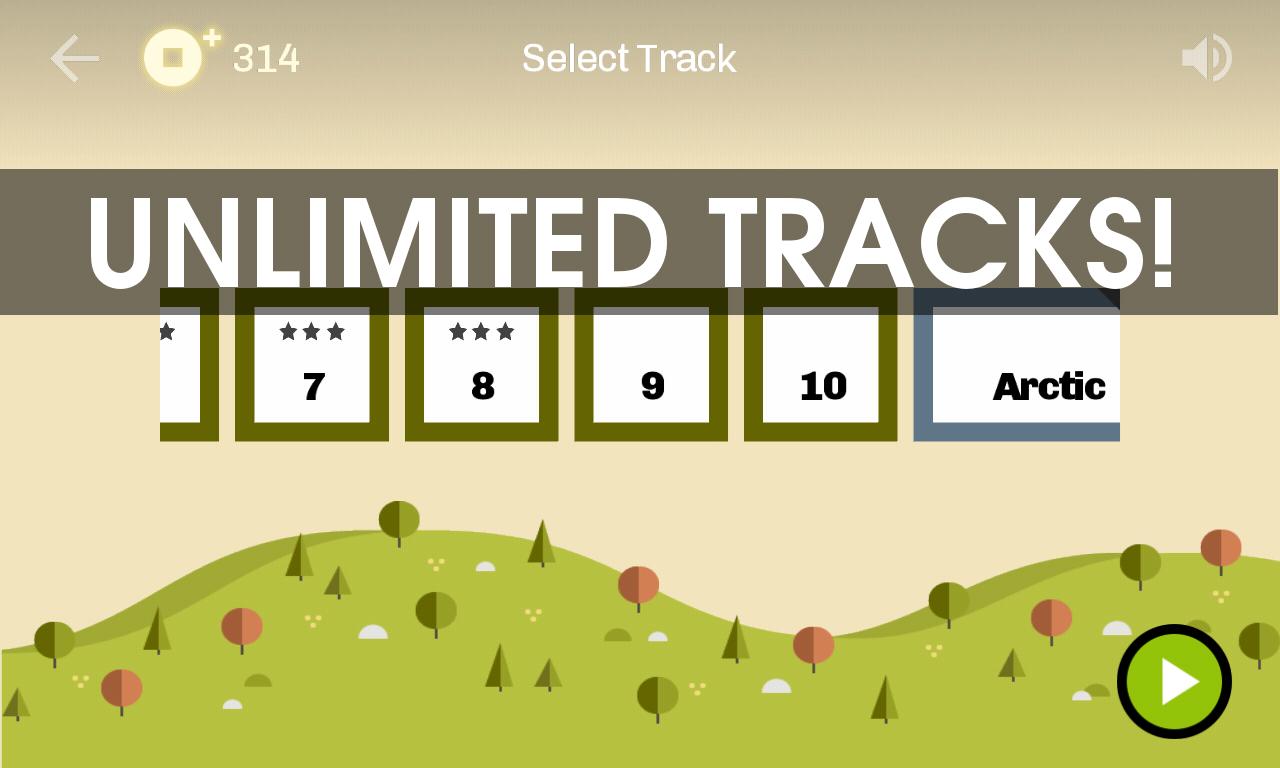Tap the coin currency icon
The image size is (1280, 768).
[x=174, y=58]
